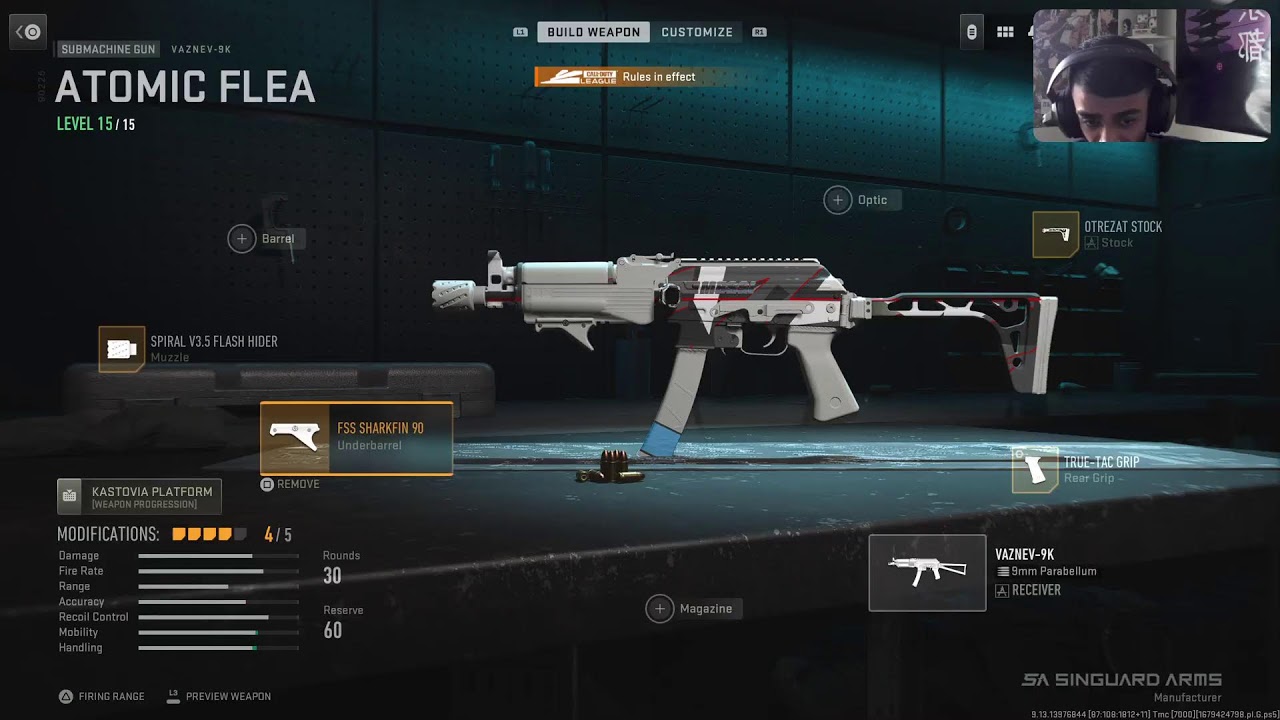Select the Otrezat Stock attachment slot
This screenshot has height=720, width=1280.
[x=1056, y=234]
